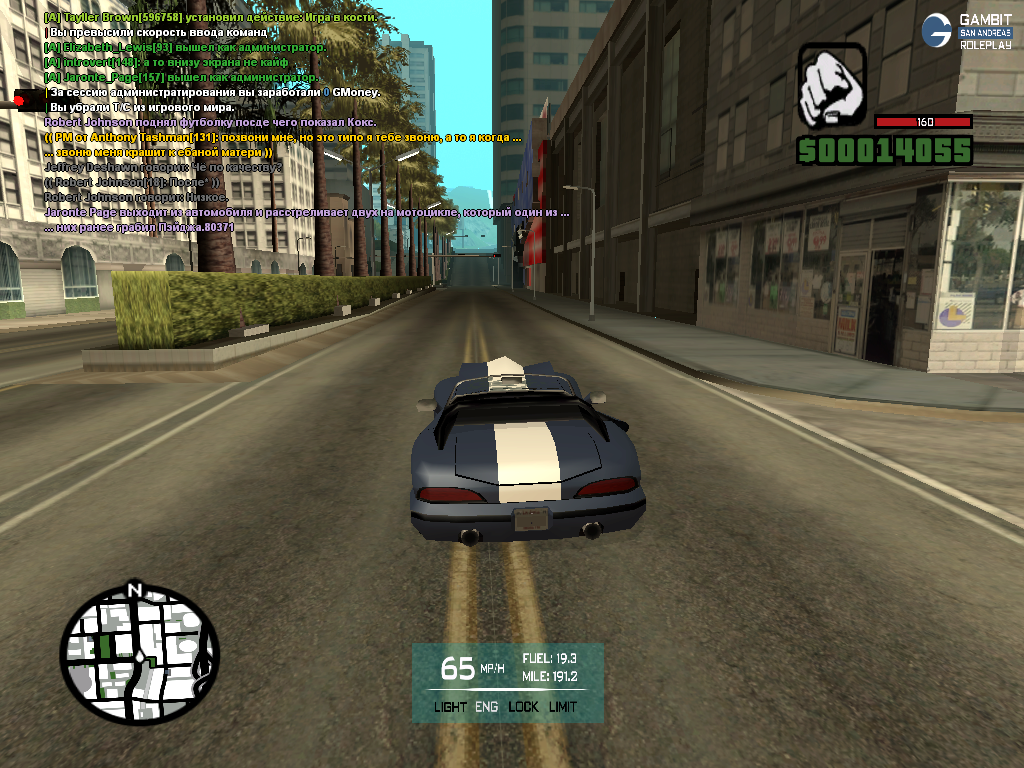Toggle the LIMIT speed limiter indicator
The image size is (1024, 768).
(x=563, y=707)
